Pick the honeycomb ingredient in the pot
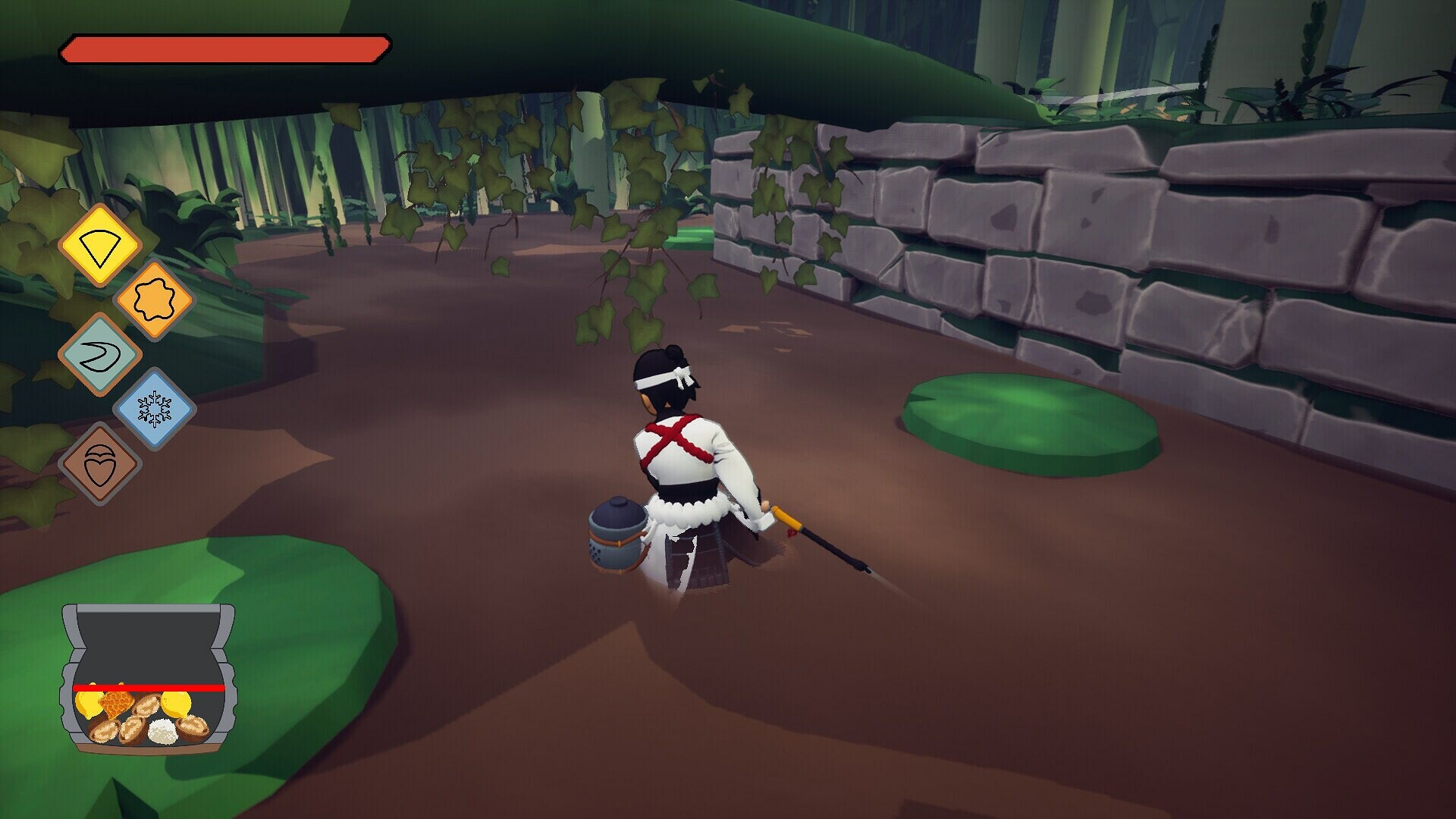 point(115,704)
